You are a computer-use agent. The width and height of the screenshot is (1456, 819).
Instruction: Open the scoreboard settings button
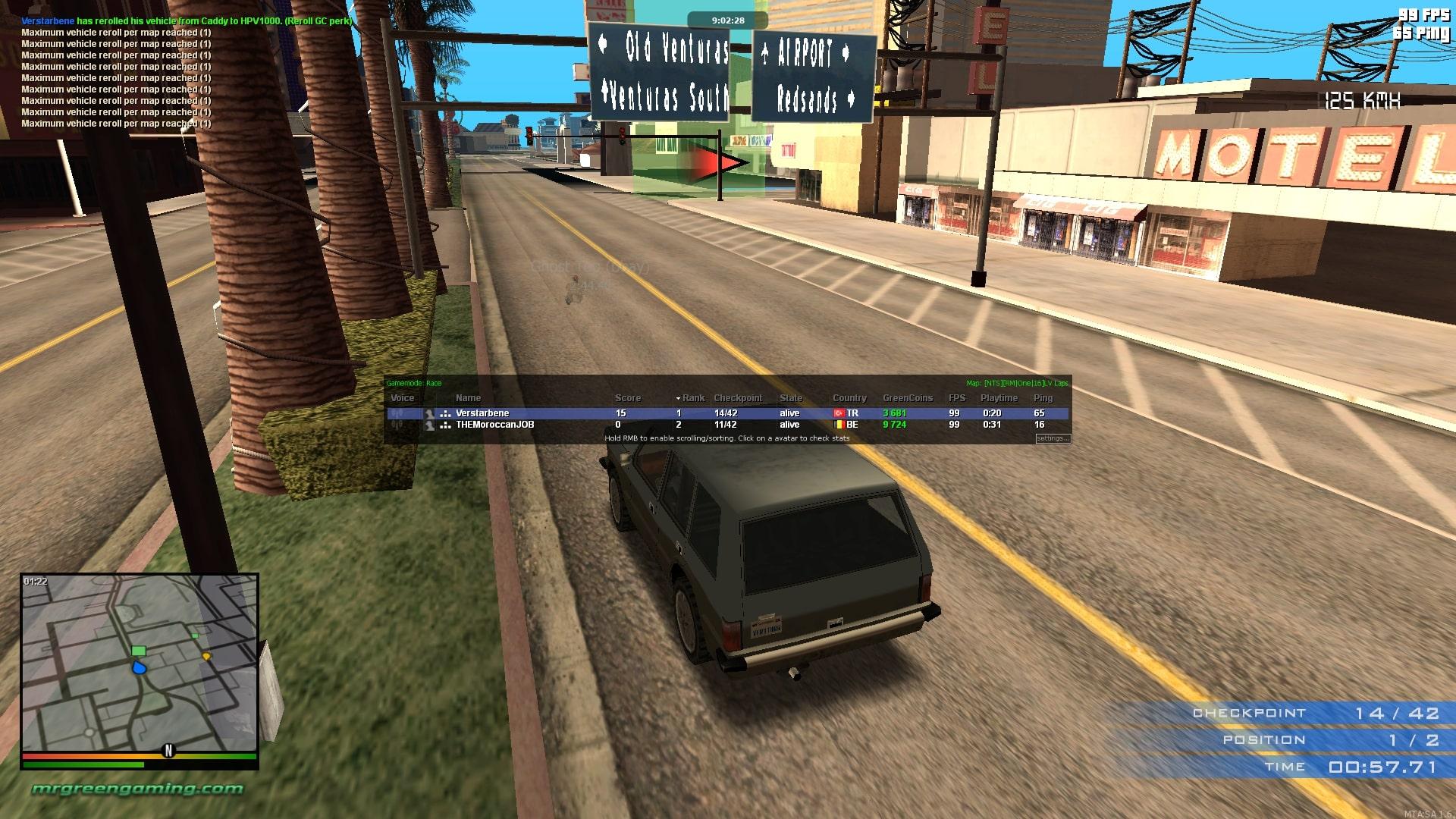tap(1053, 438)
